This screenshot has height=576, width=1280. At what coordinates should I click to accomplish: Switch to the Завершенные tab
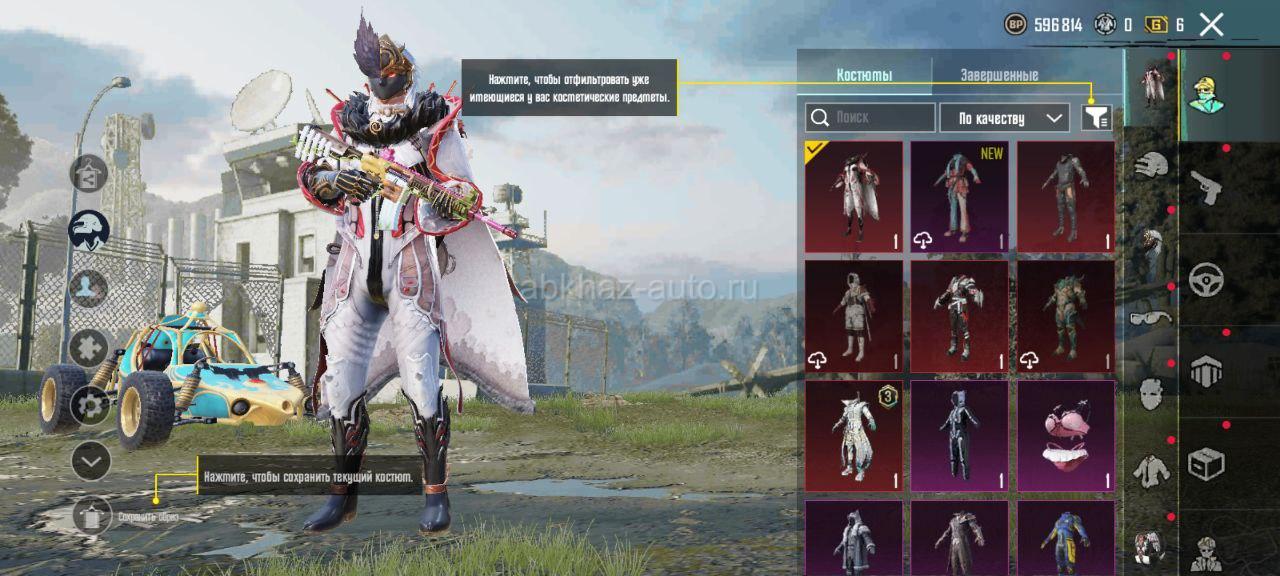(x=998, y=75)
